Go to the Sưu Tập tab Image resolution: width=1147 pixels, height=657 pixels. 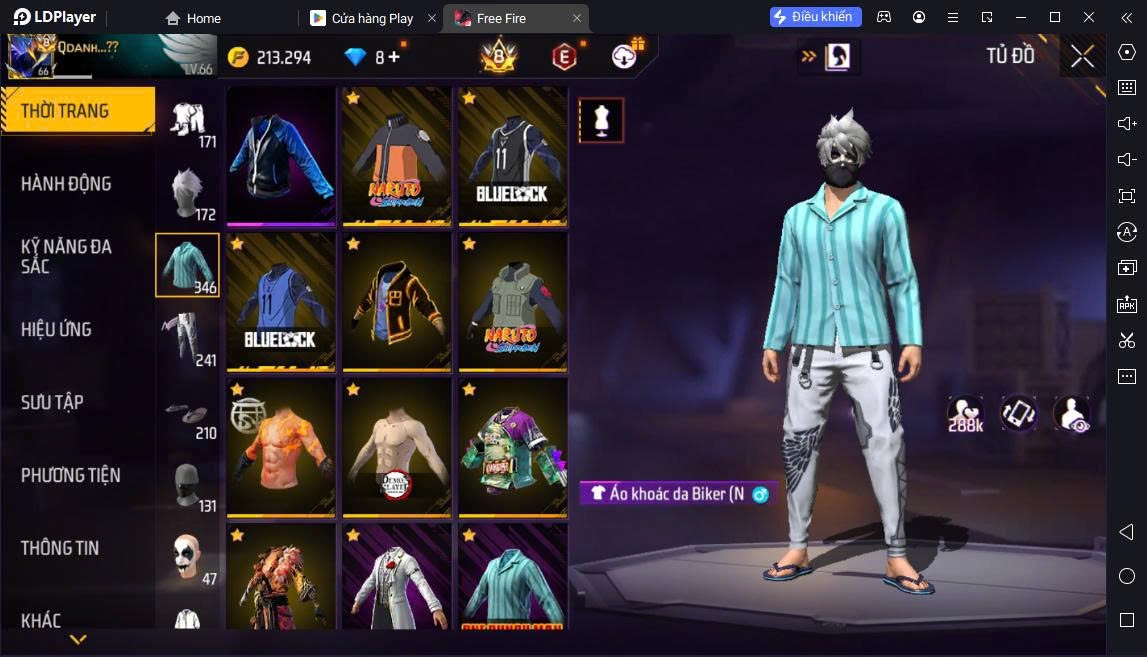point(52,402)
